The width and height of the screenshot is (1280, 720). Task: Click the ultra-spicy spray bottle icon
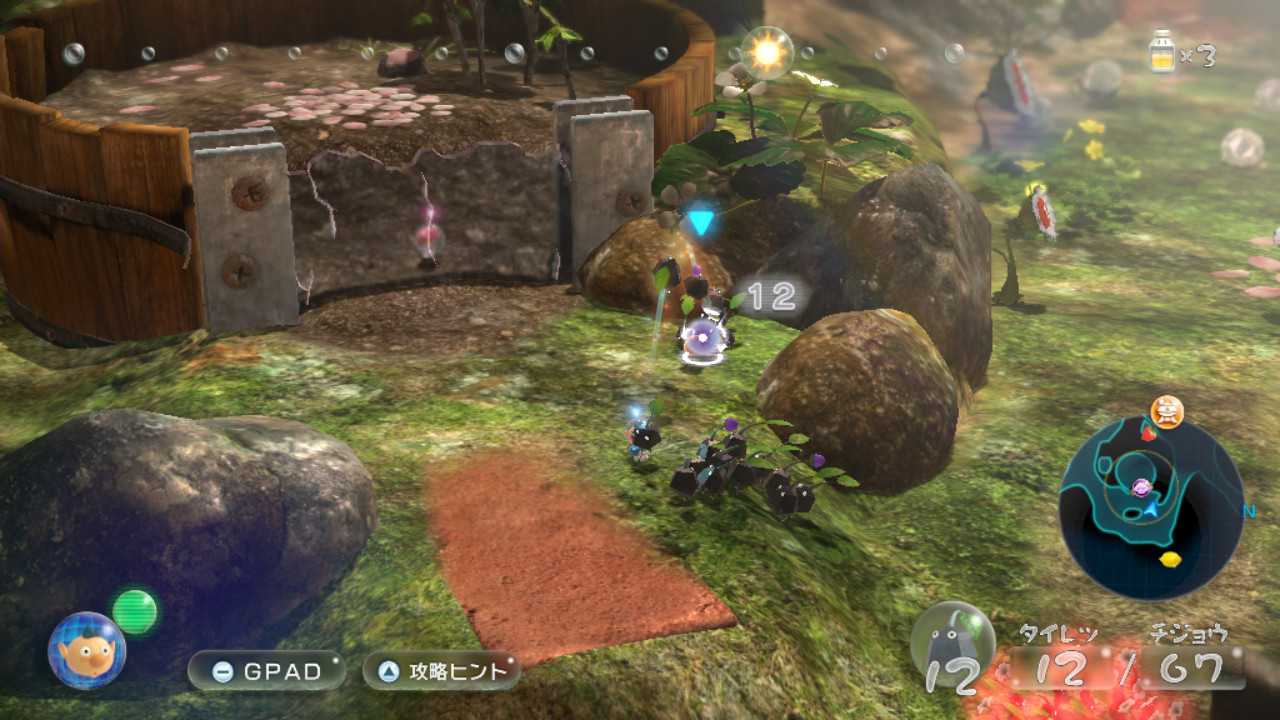coord(1162,52)
